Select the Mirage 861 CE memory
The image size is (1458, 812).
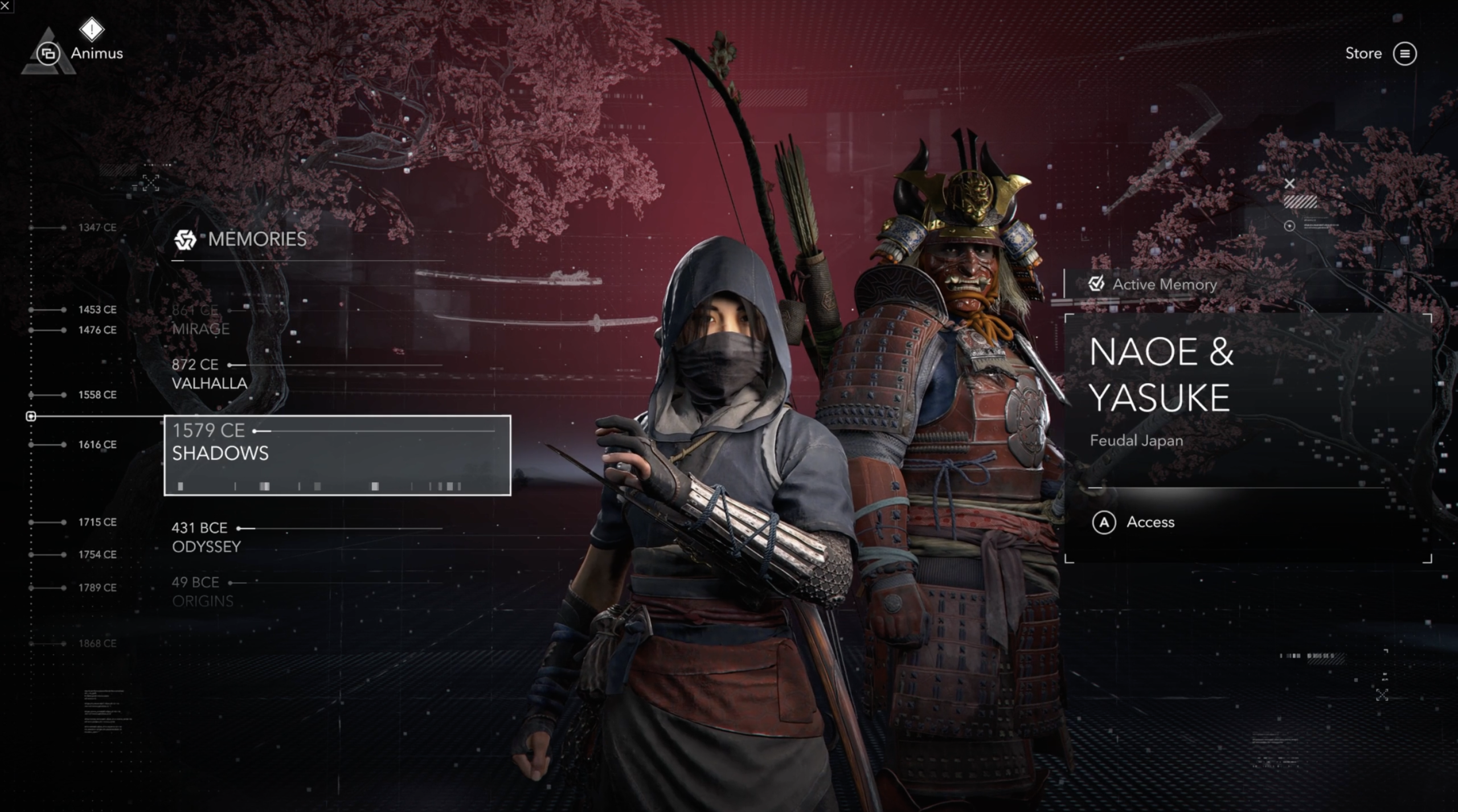(202, 319)
